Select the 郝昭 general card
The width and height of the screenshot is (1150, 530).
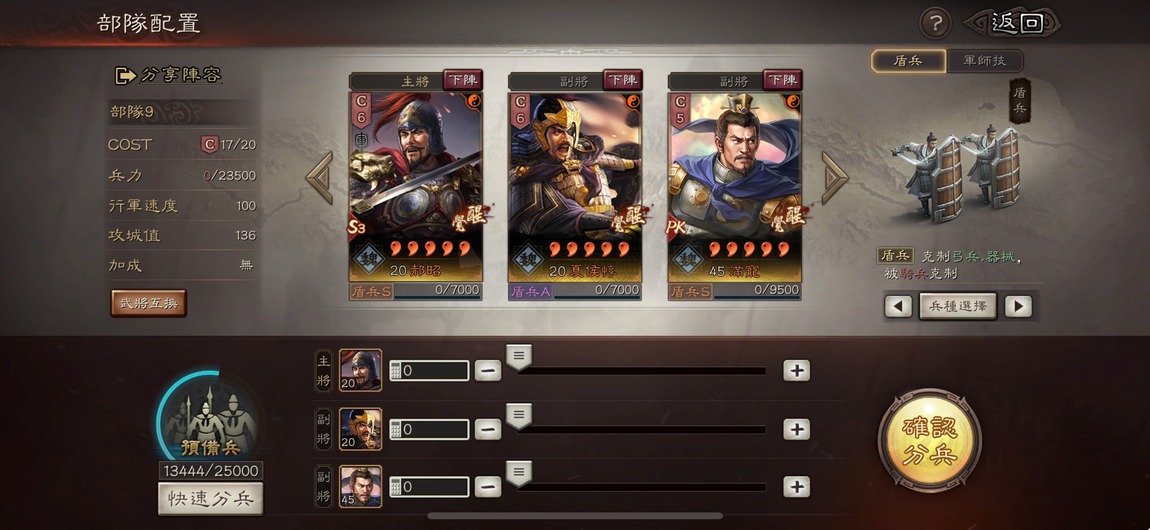(415, 185)
